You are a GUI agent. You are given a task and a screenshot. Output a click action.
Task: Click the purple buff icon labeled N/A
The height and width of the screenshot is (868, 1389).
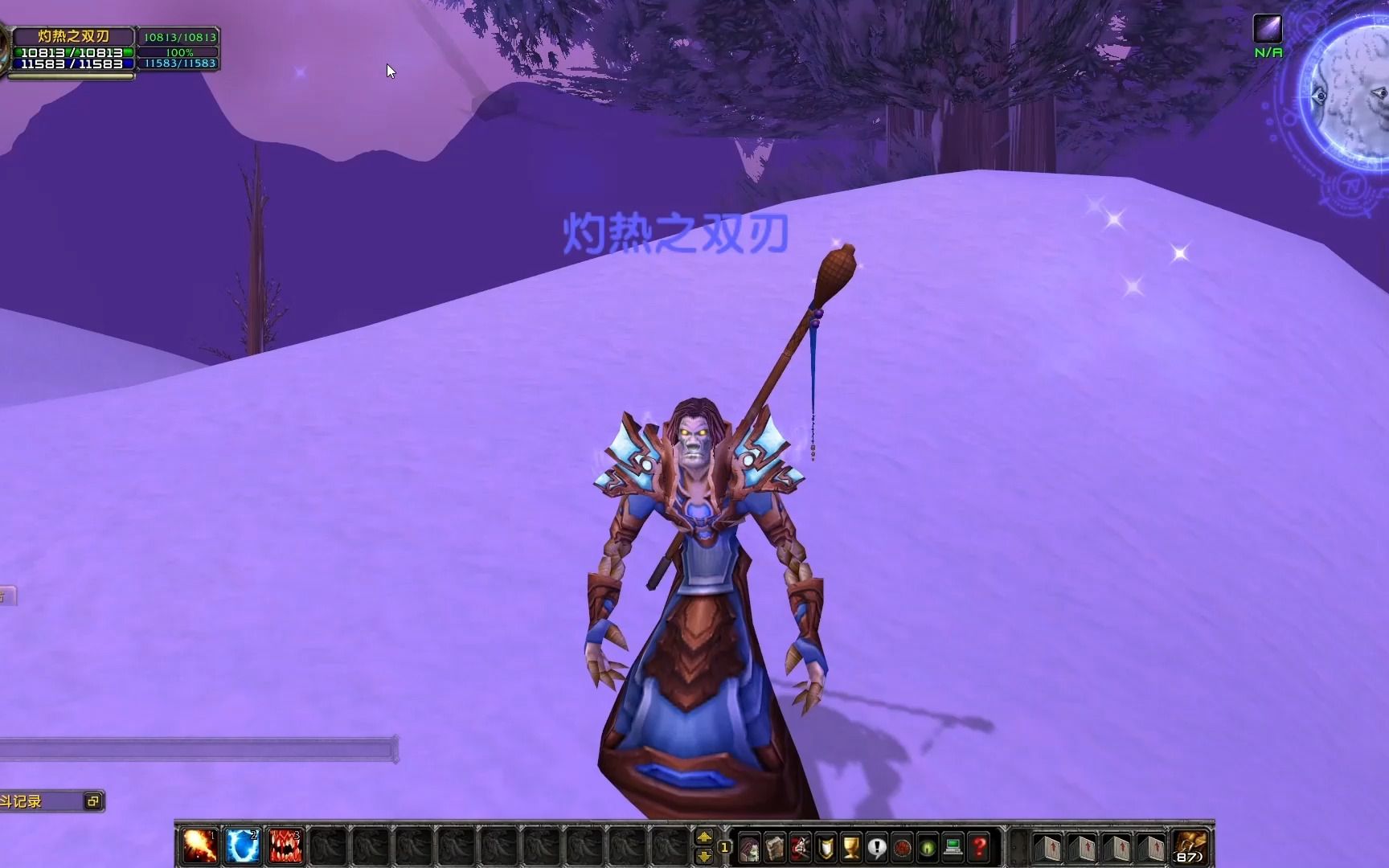[1268, 30]
